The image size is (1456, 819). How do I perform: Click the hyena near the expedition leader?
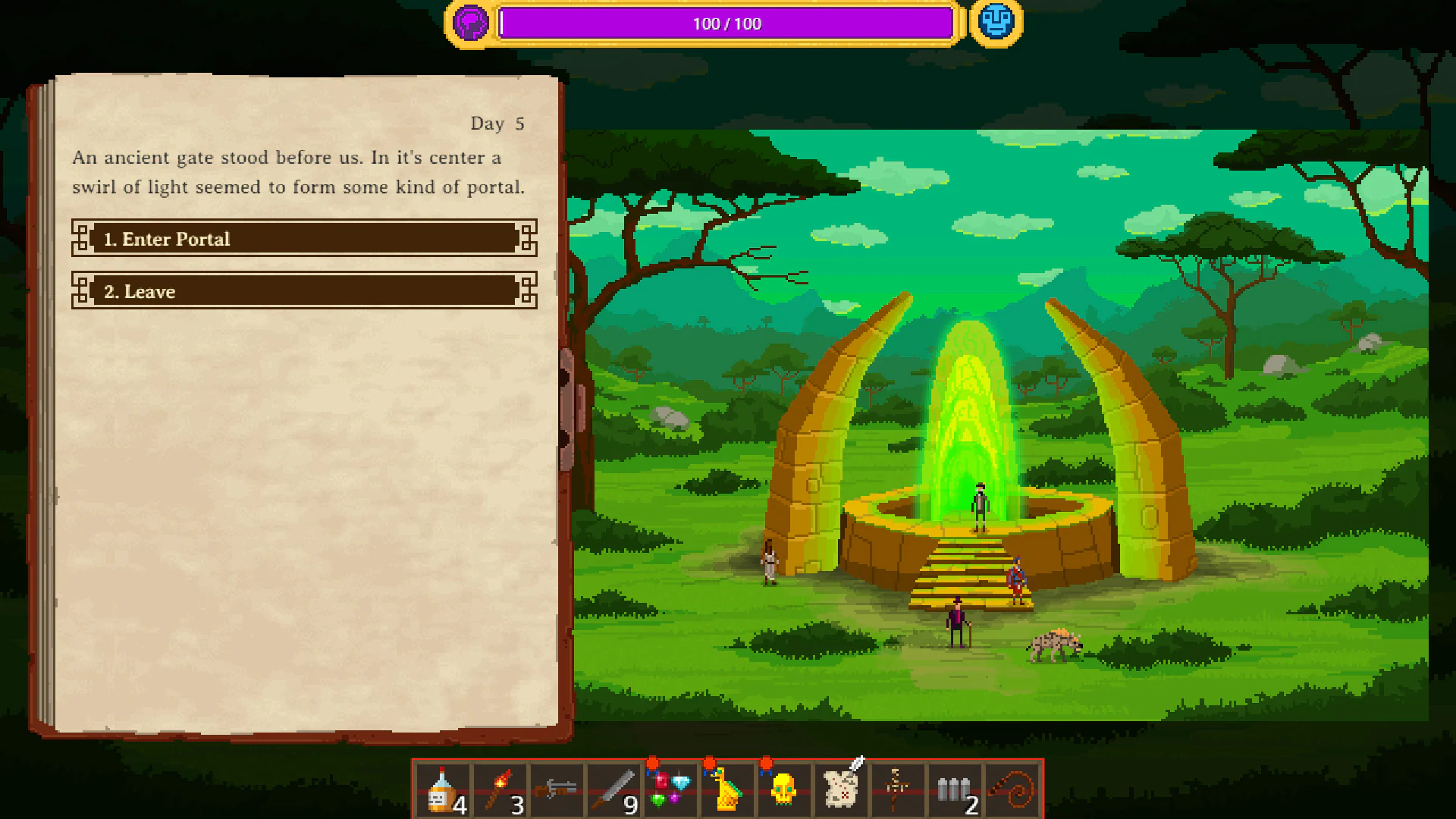[x=1054, y=648]
